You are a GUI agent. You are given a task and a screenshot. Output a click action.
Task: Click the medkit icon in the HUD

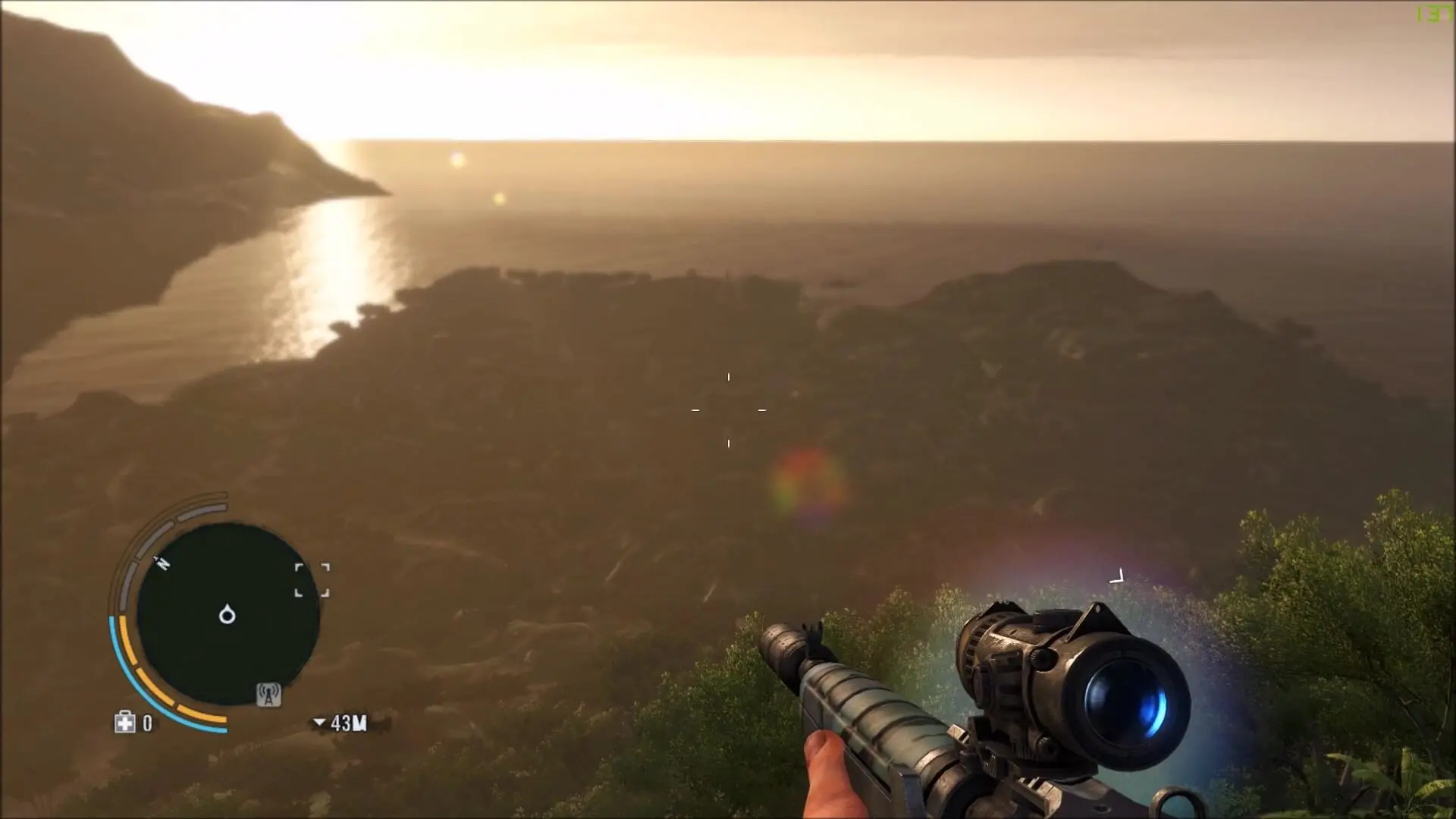125,722
